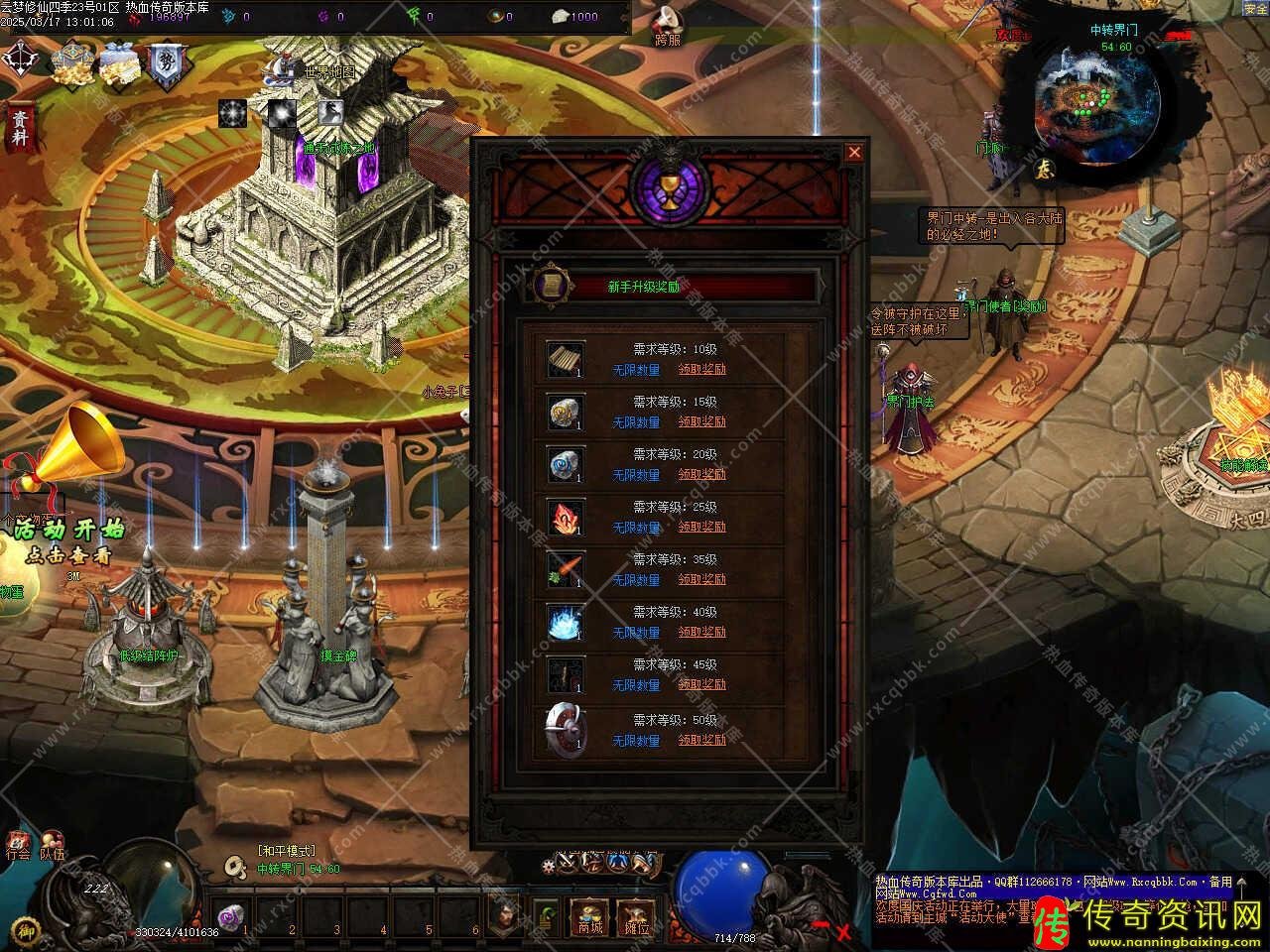The width and height of the screenshot is (1270, 952).
Task: Open the 行会 guild menu
Action: click(18, 846)
